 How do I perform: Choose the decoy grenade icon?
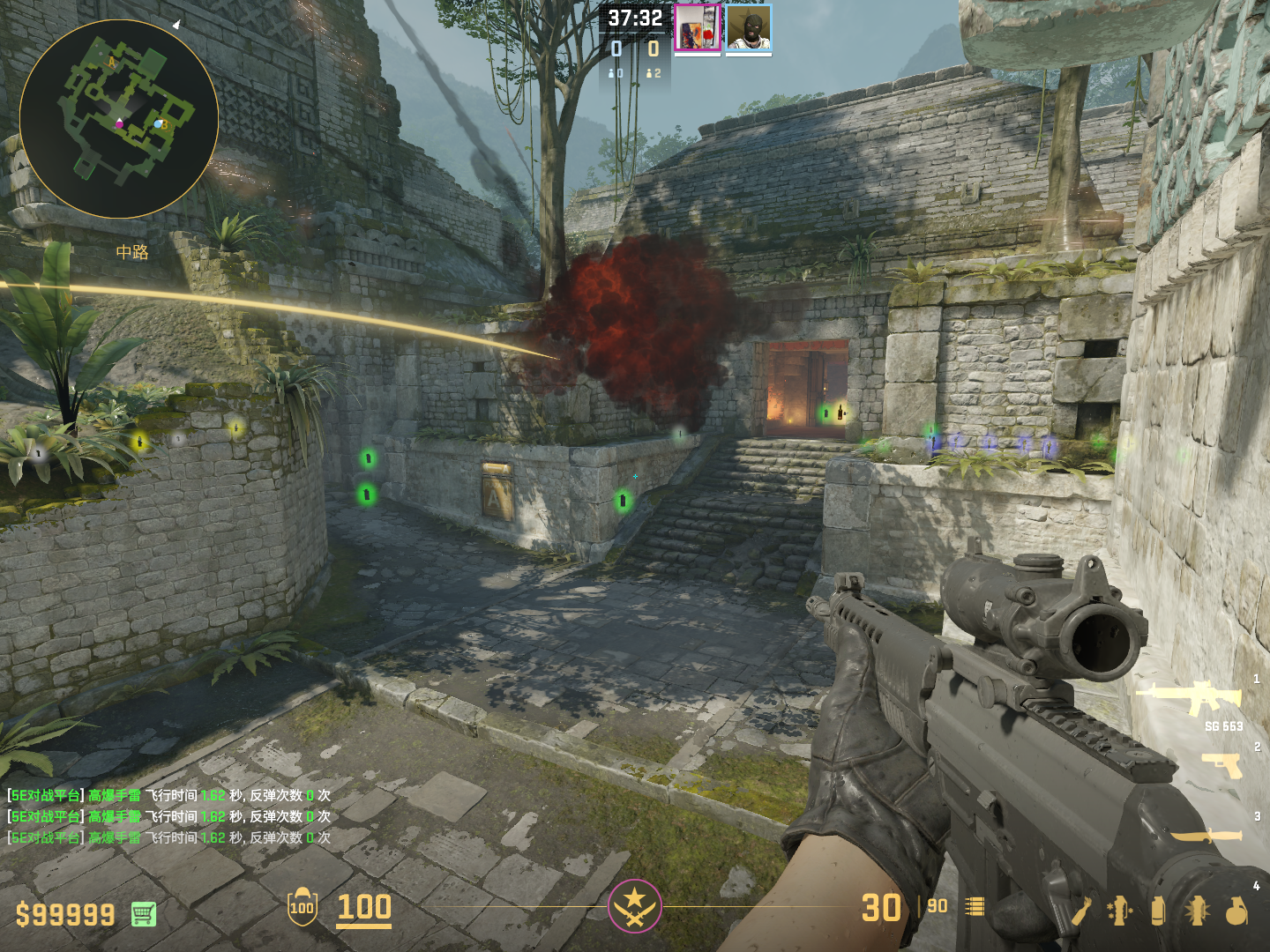point(1118,911)
